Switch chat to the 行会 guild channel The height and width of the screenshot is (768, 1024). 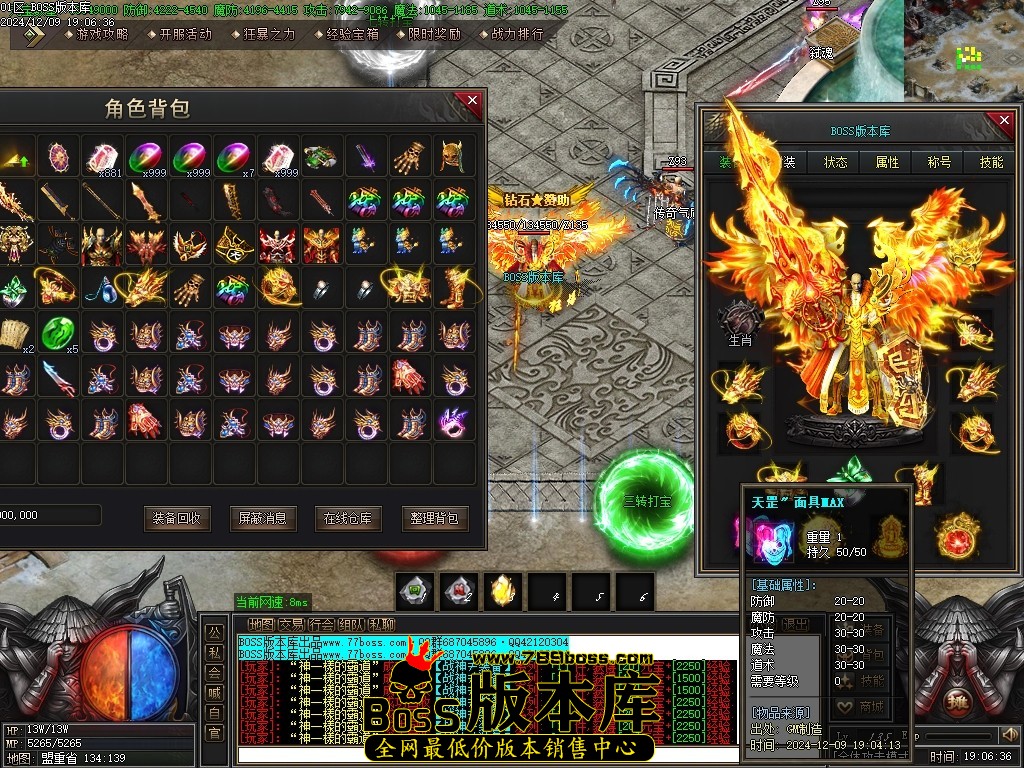(x=322, y=625)
